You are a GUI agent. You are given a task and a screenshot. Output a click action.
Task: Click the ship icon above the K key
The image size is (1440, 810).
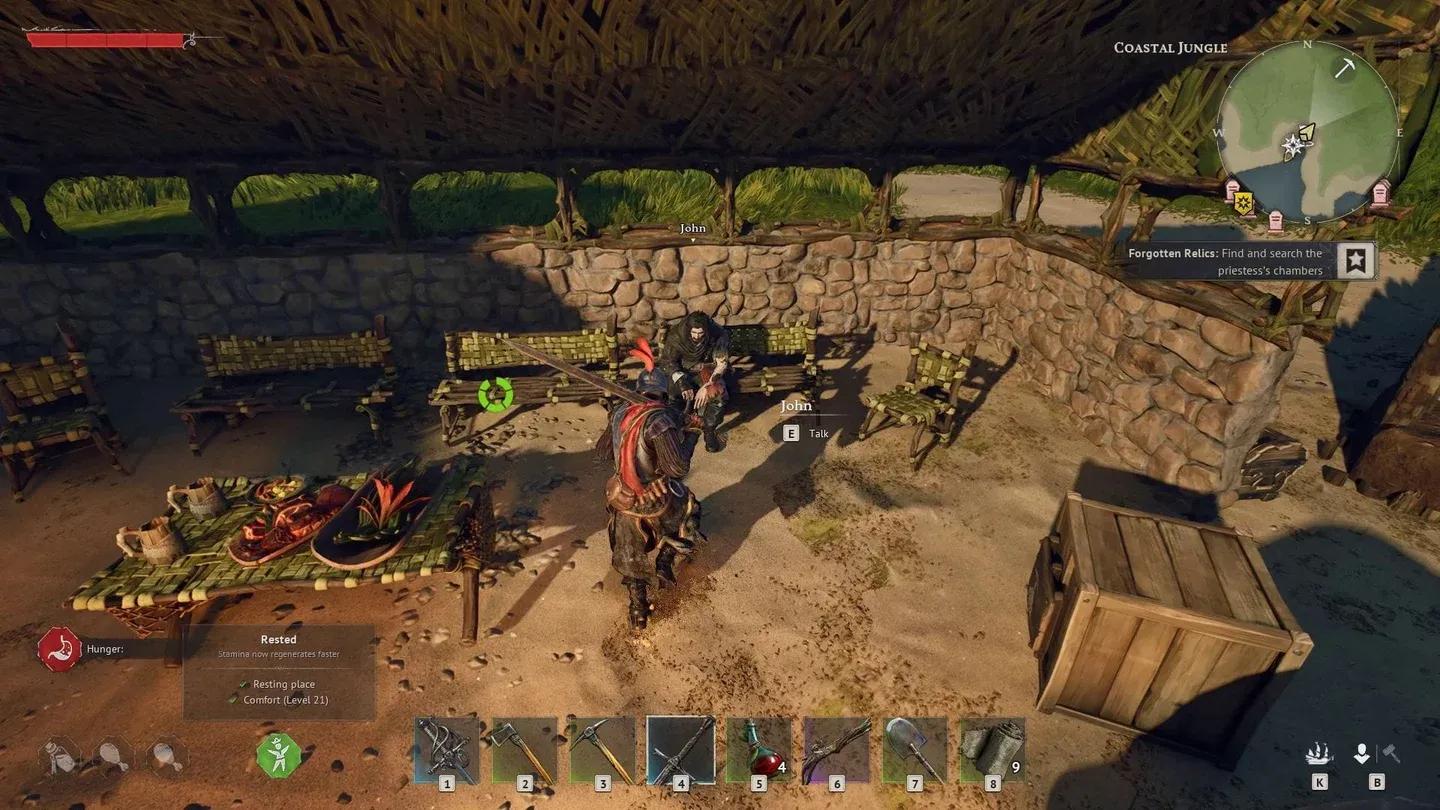coord(1320,751)
